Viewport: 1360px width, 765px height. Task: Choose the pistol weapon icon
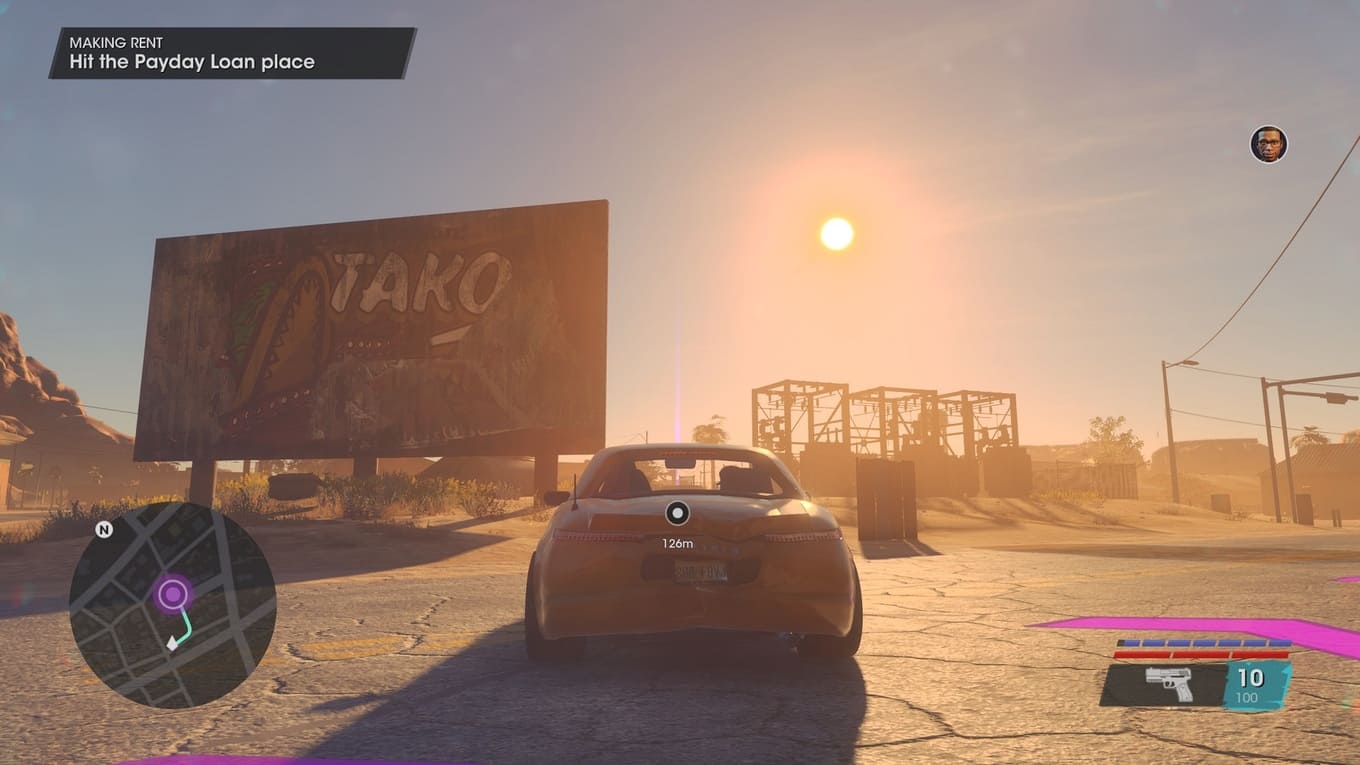(1168, 685)
